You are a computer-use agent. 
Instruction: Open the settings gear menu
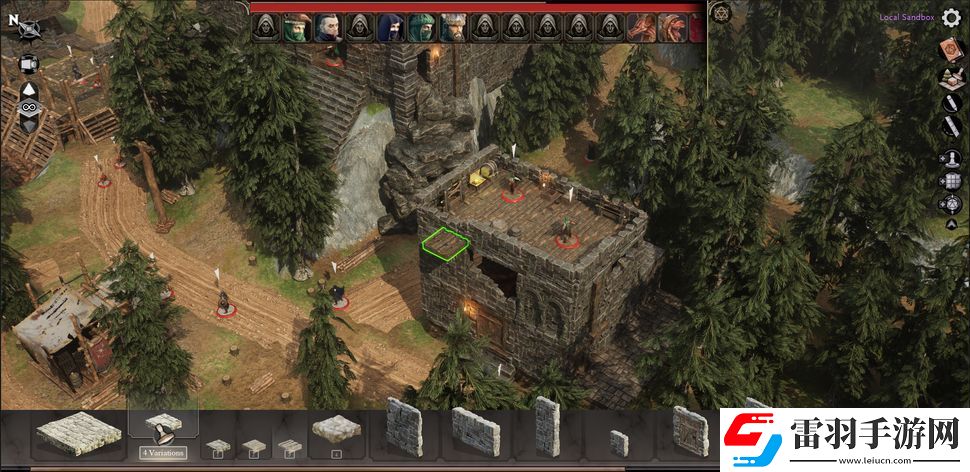pyautogui.click(x=951, y=18)
